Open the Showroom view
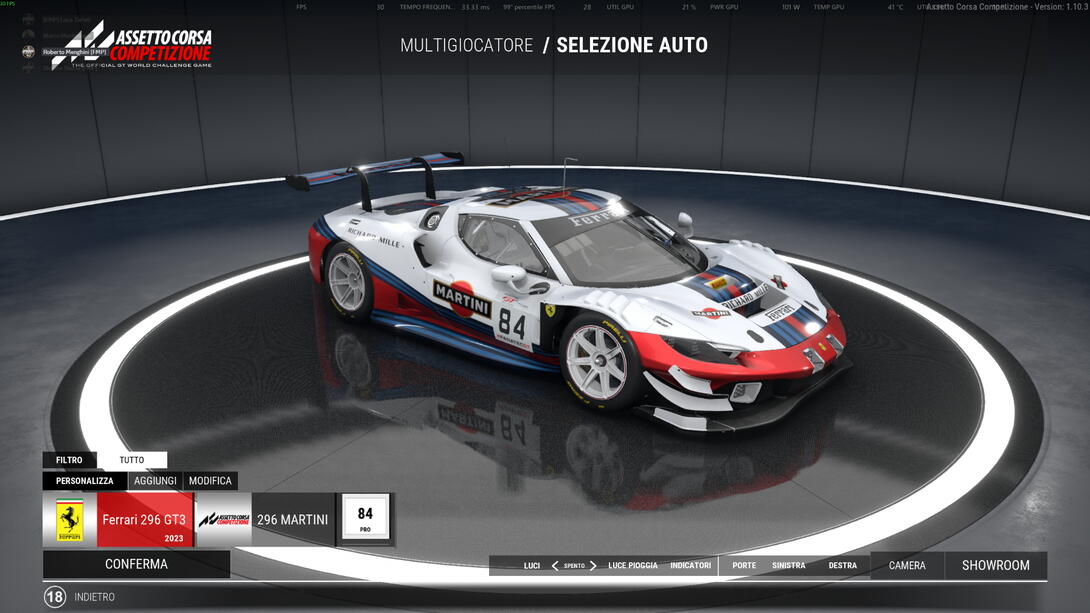The width and height of the screenshot is (1090, 613). 995,565
